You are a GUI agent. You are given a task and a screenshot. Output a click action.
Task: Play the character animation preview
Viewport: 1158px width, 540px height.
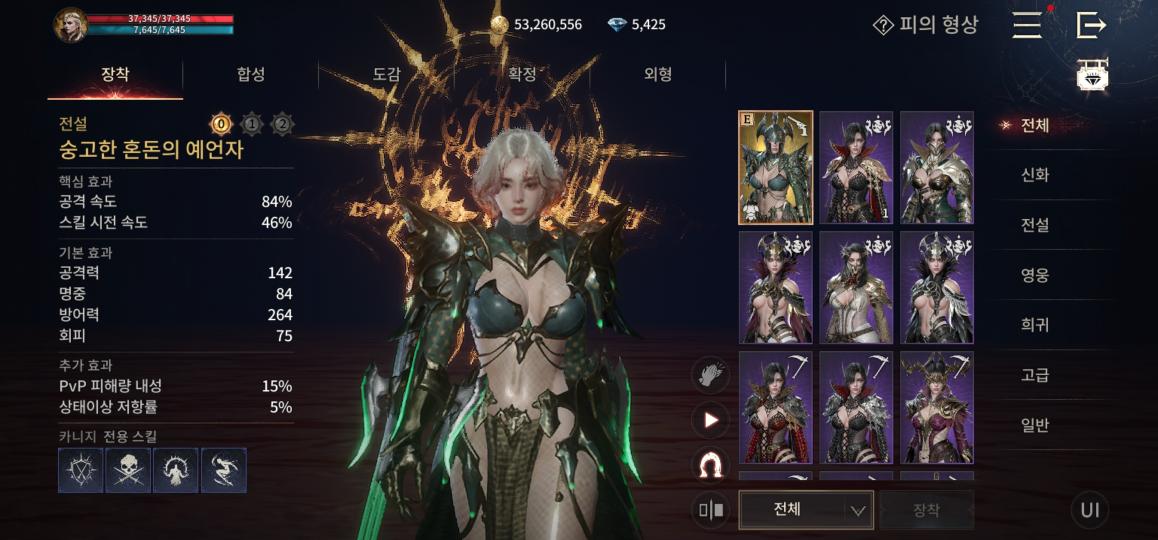711,420
